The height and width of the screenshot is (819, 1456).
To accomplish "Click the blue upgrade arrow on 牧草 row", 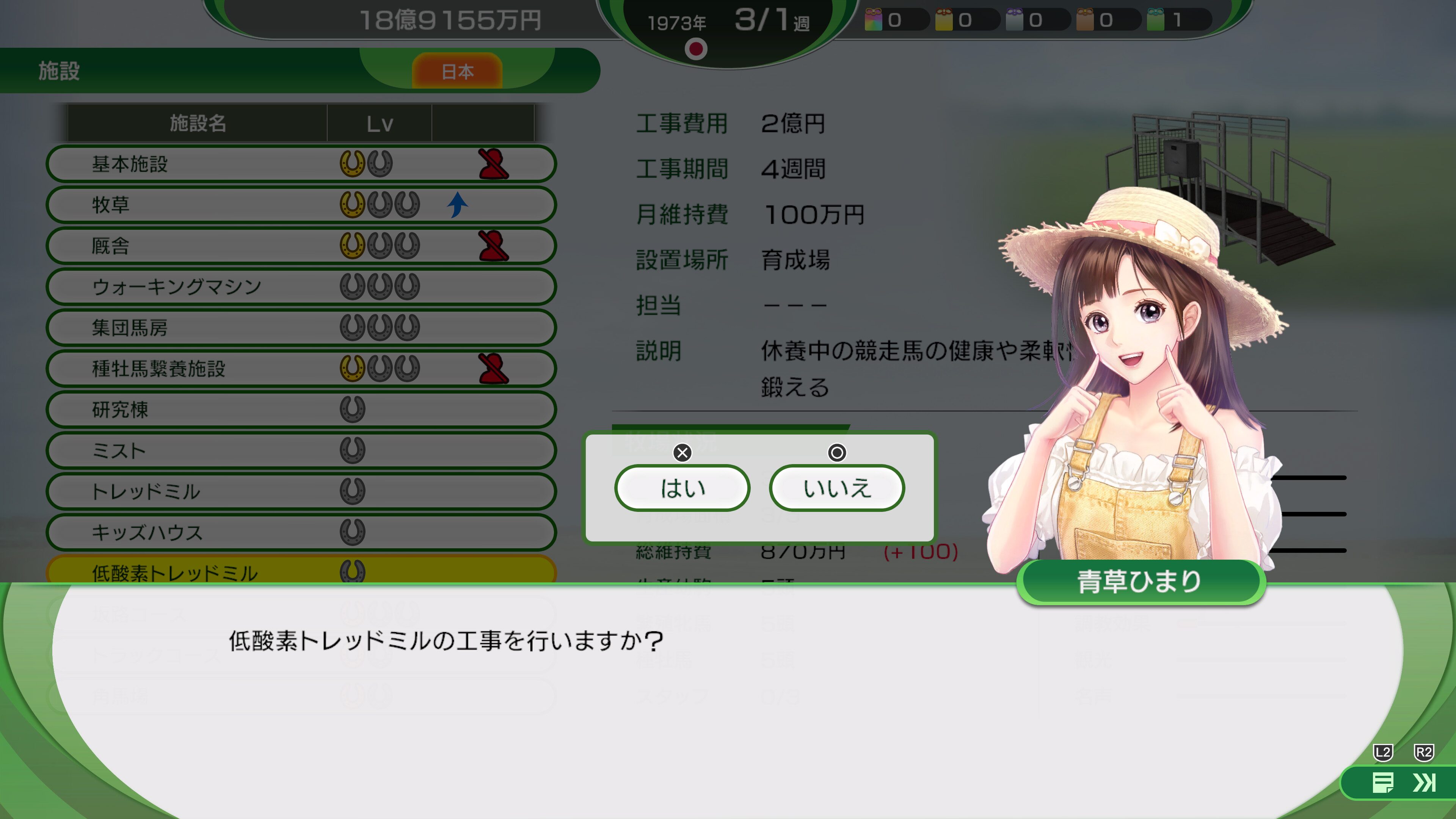I will pyautogui.click(x=457, y=205).
